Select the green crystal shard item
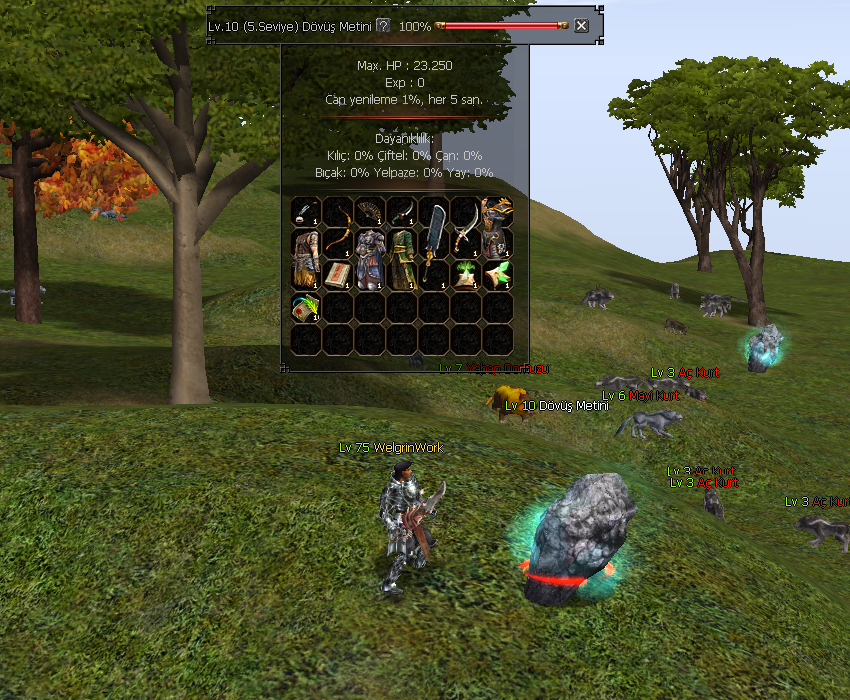Viewport: 850px width, 700px height. [497, 275]
